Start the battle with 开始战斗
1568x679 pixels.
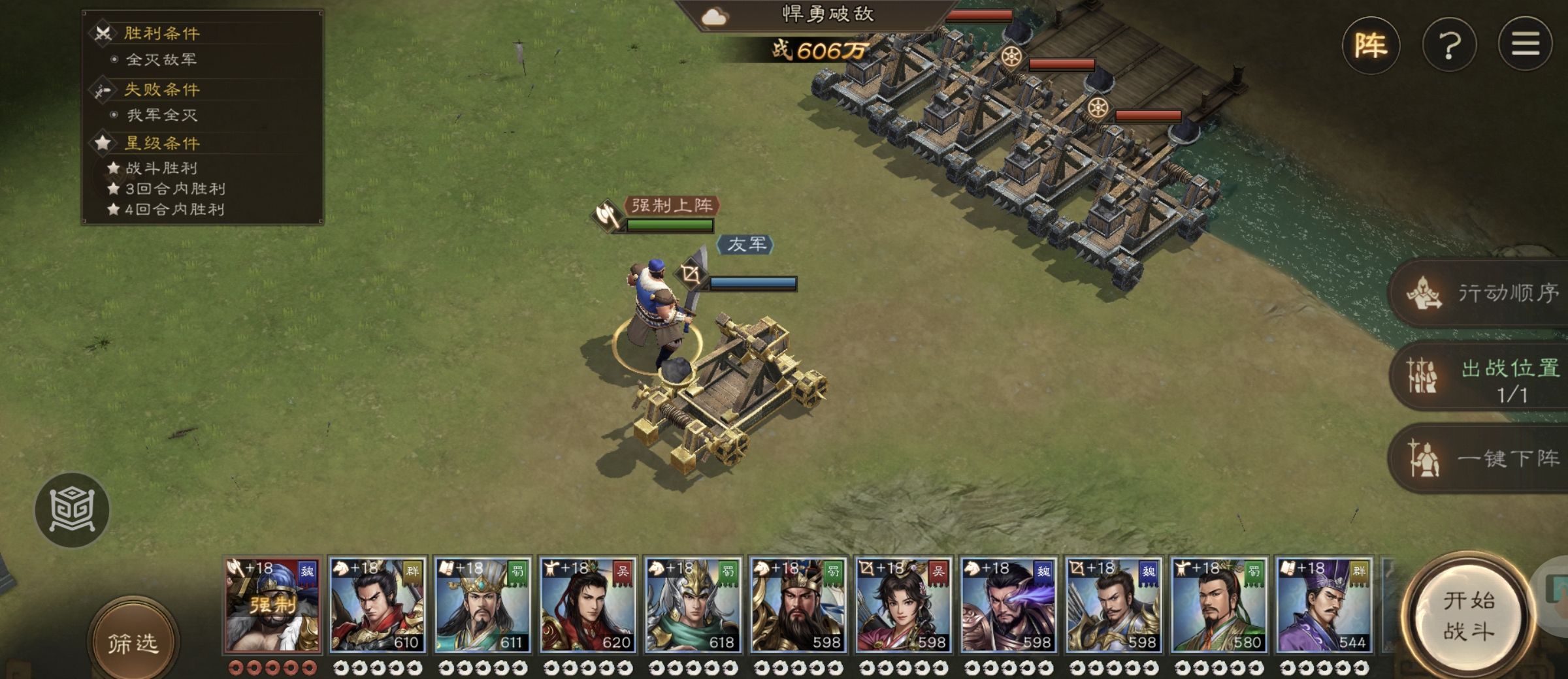pyautogui.click(x=1468, y=616)
